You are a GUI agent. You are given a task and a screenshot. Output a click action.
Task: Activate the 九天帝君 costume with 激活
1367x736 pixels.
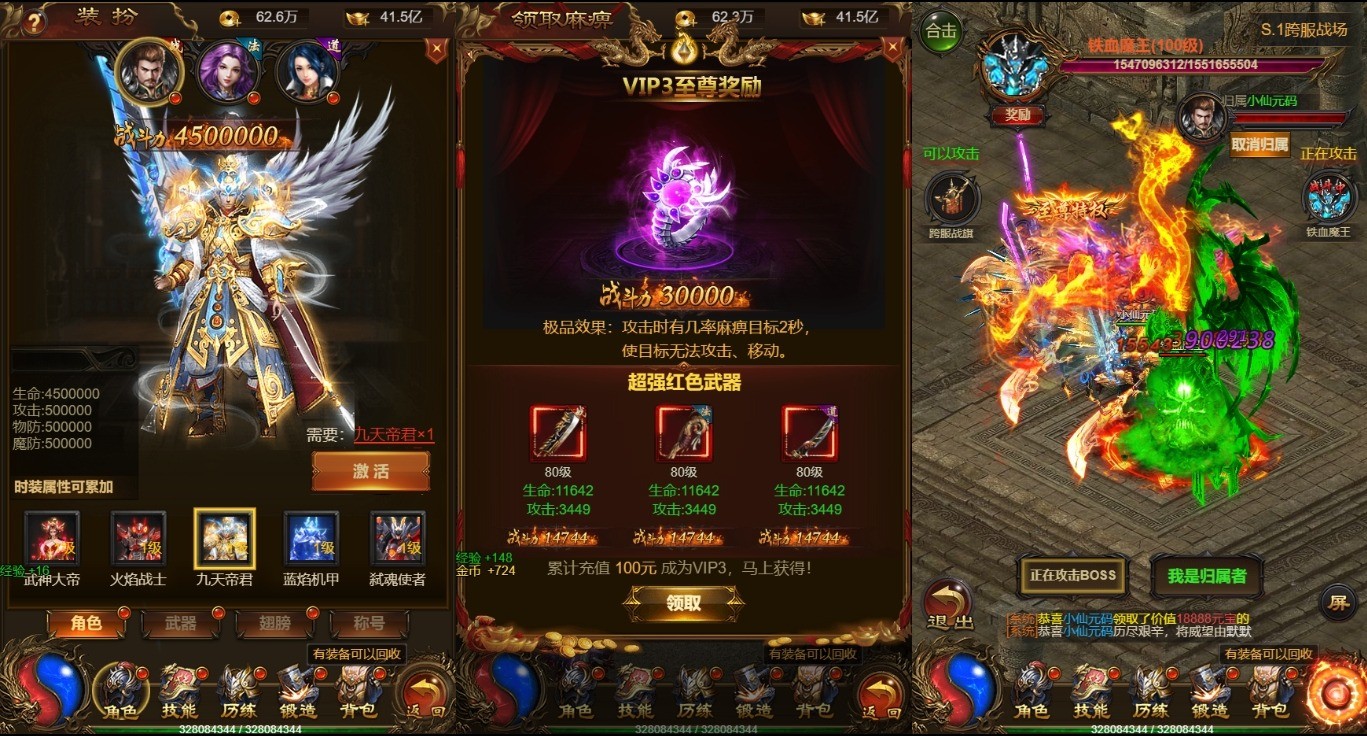[x=370, y=471]
